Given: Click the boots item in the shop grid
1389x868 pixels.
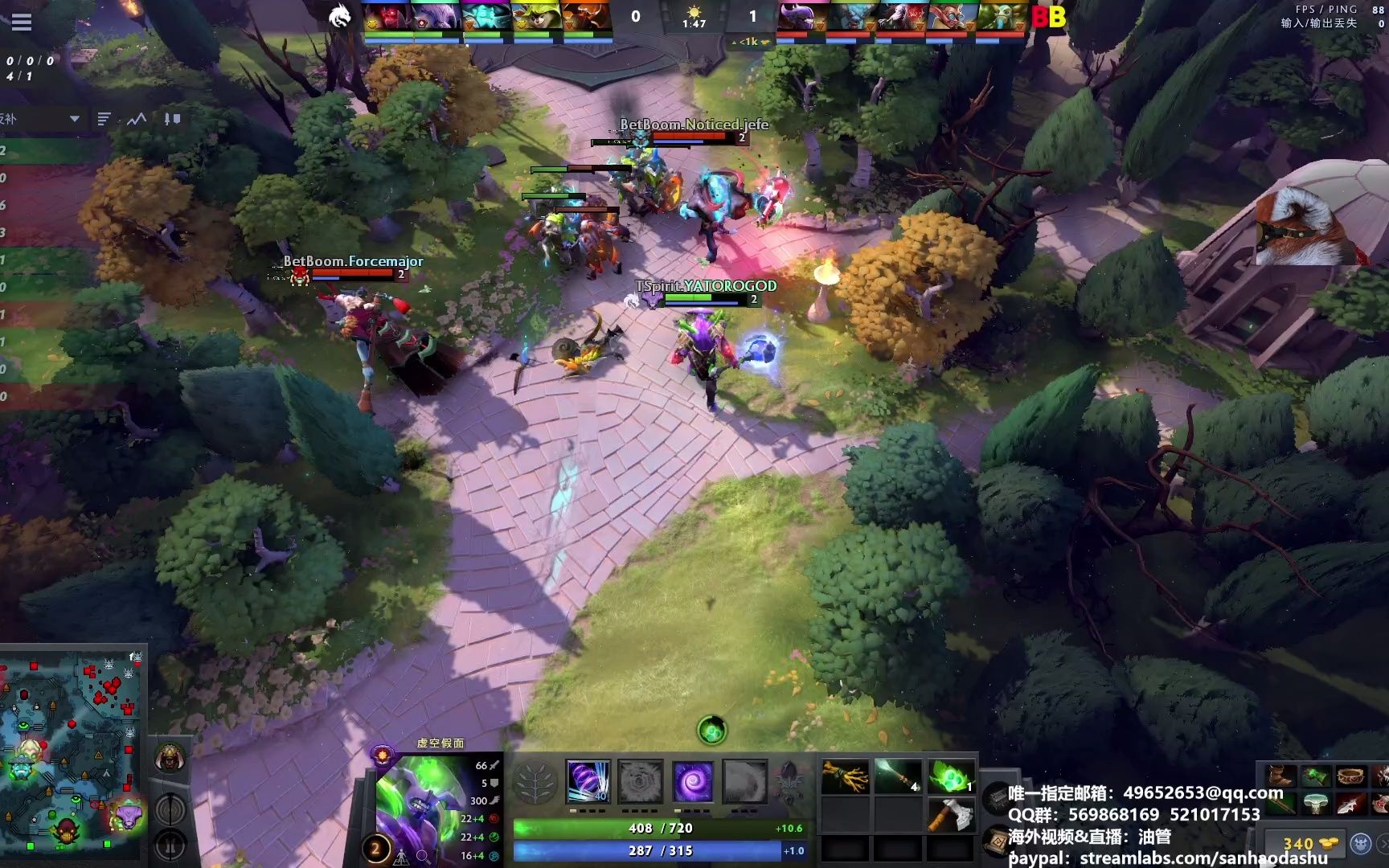Looking at the screenshot, I should 1280,776.
